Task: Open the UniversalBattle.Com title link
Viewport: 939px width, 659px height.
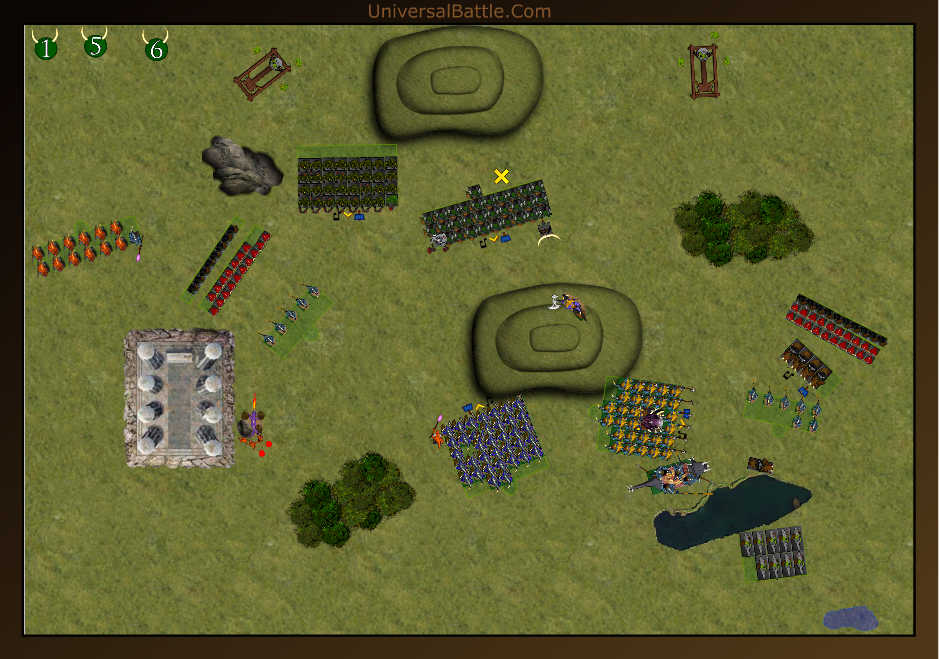Action: (x=459, y=11)
